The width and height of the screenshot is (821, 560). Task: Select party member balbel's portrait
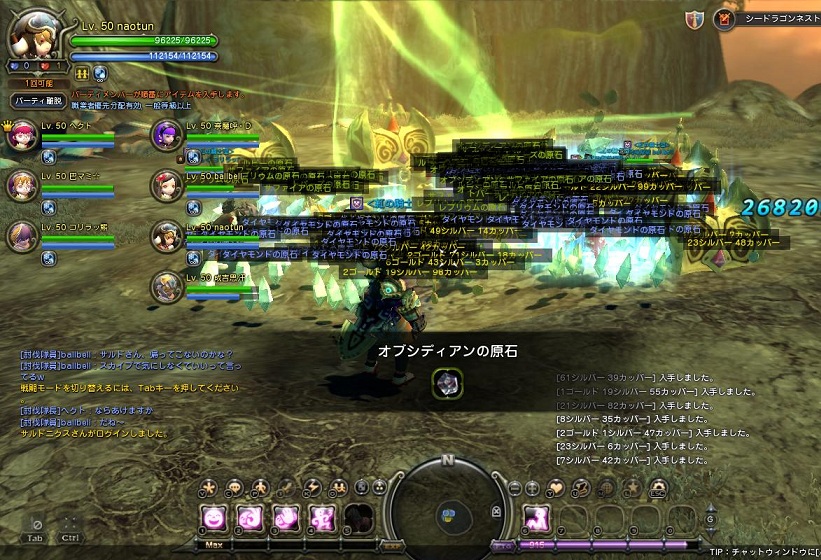click(x=166, y=186)
